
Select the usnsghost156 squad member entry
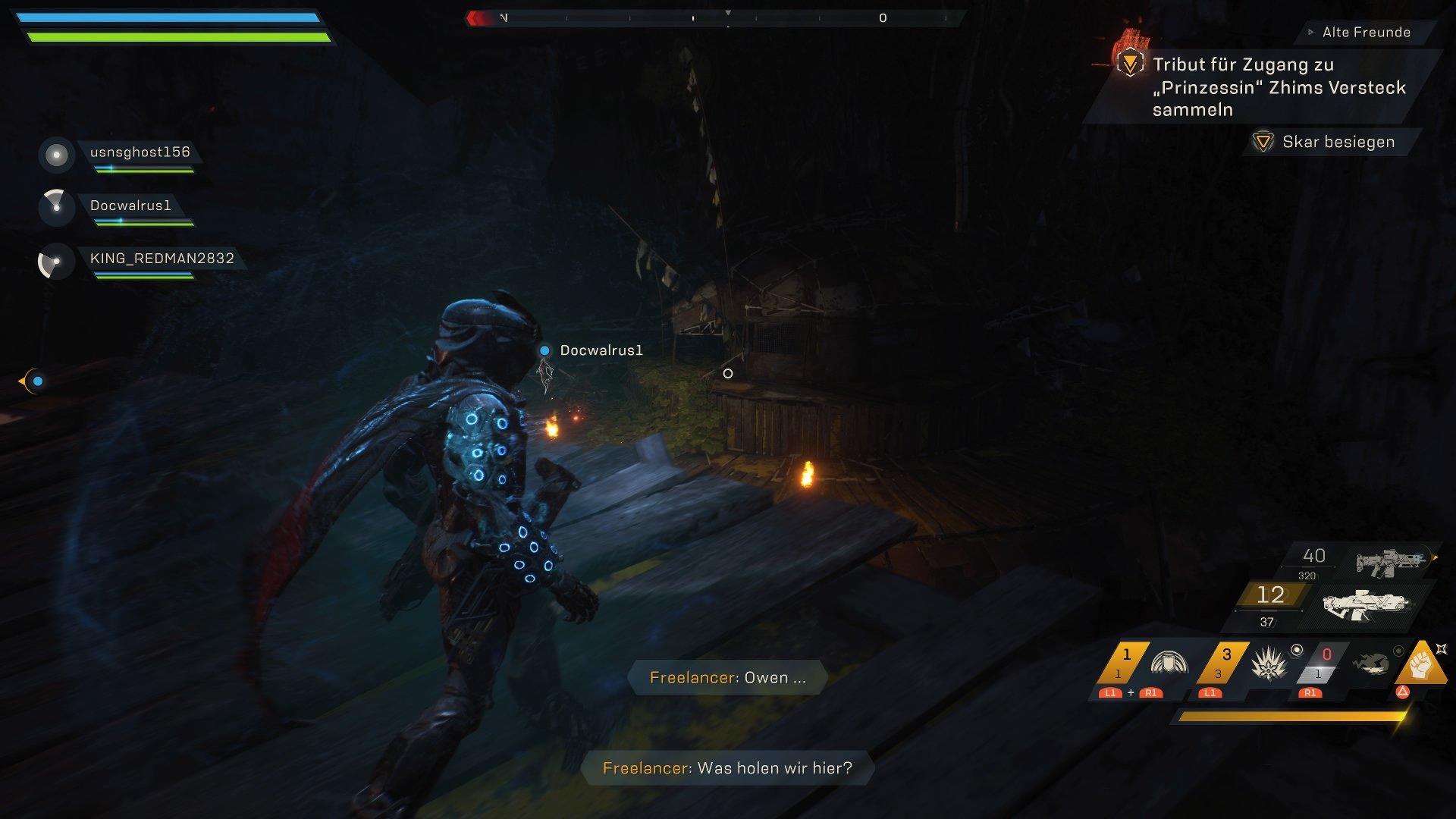coord(140,152)
